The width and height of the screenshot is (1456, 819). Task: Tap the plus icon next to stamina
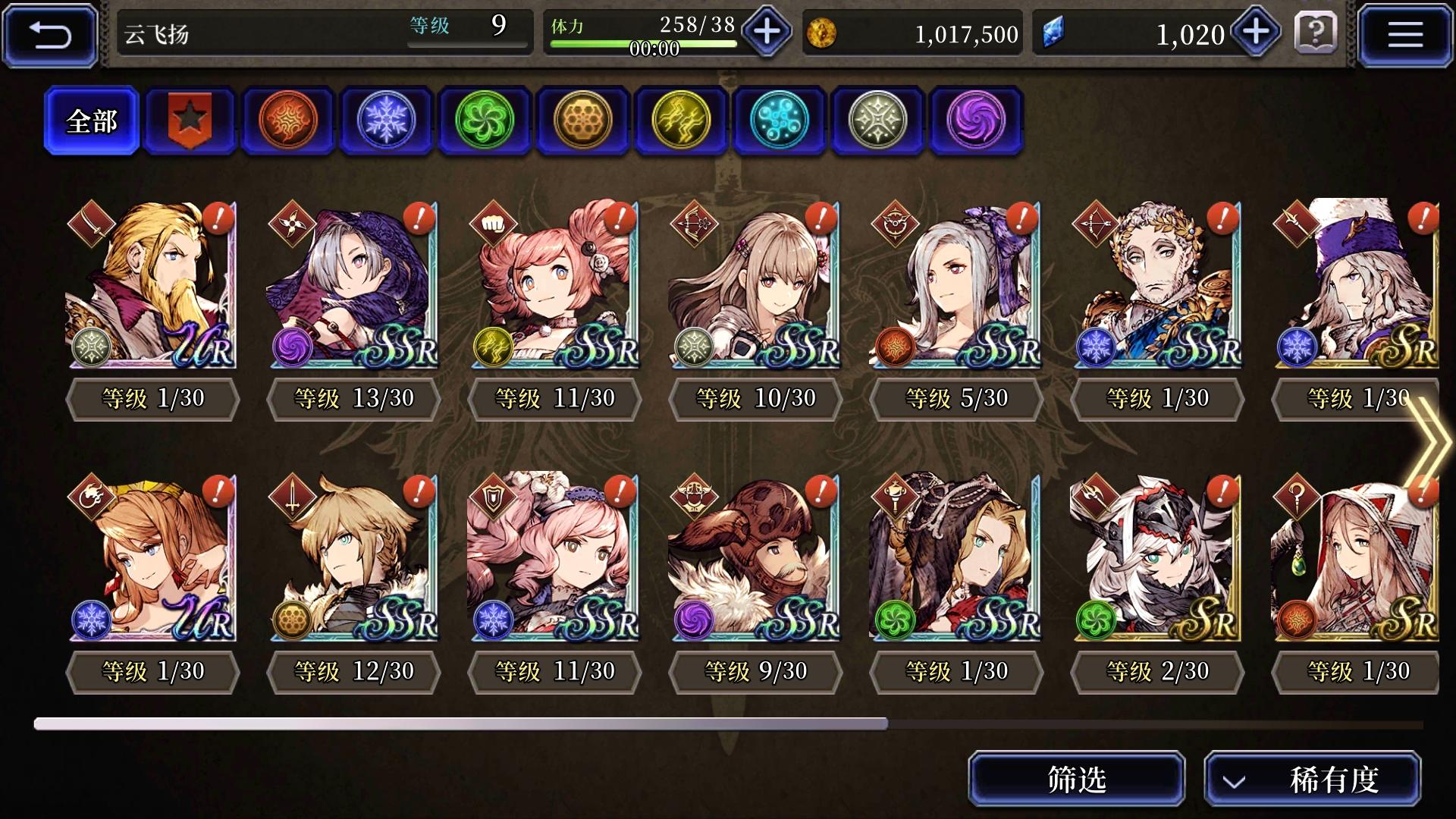click(x=766, y=33)
